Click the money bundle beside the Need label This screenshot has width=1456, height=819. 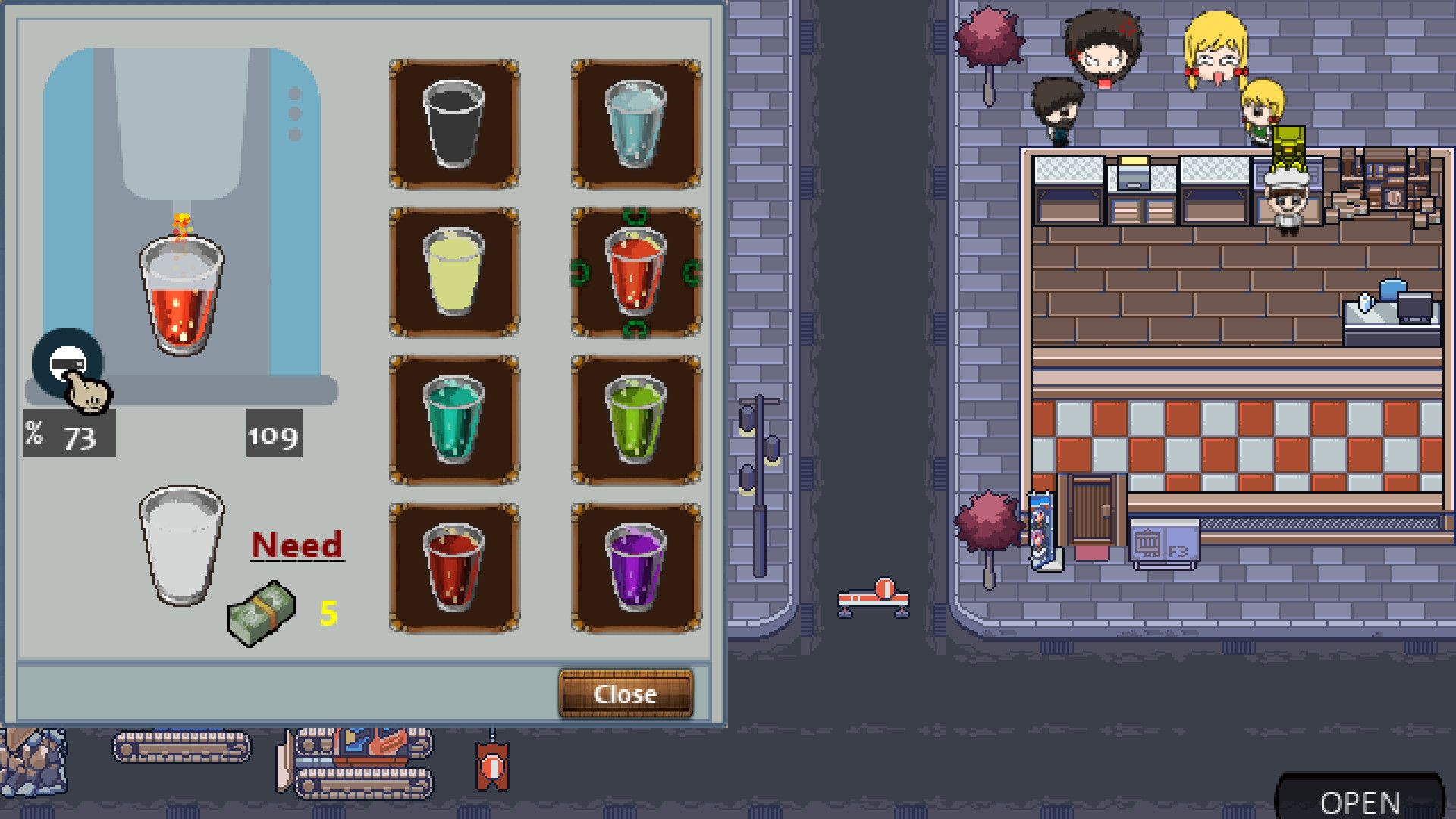pyautogui.click(x=260, y=610)
